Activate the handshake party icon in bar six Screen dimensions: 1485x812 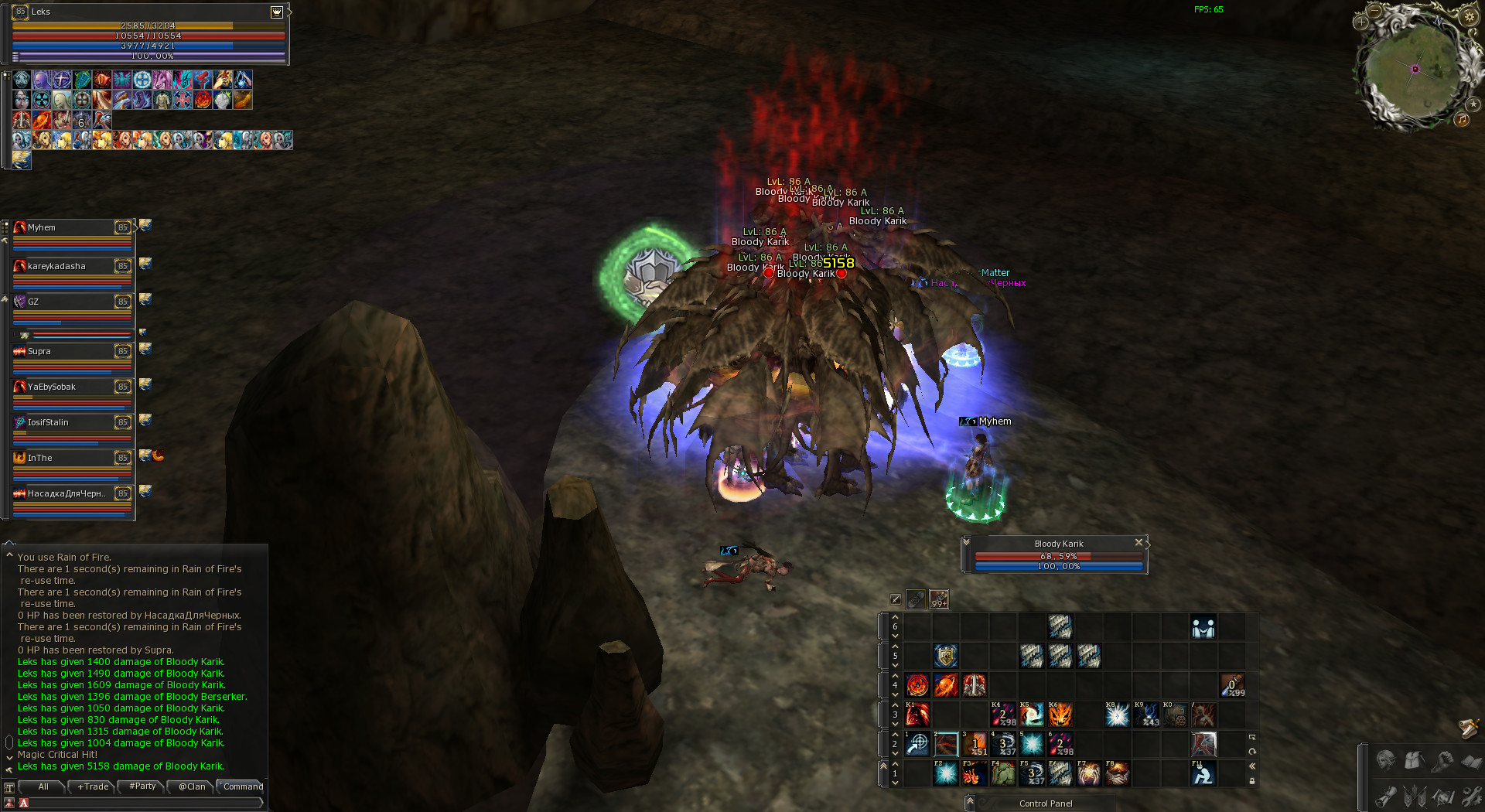tap(1203, 627)
